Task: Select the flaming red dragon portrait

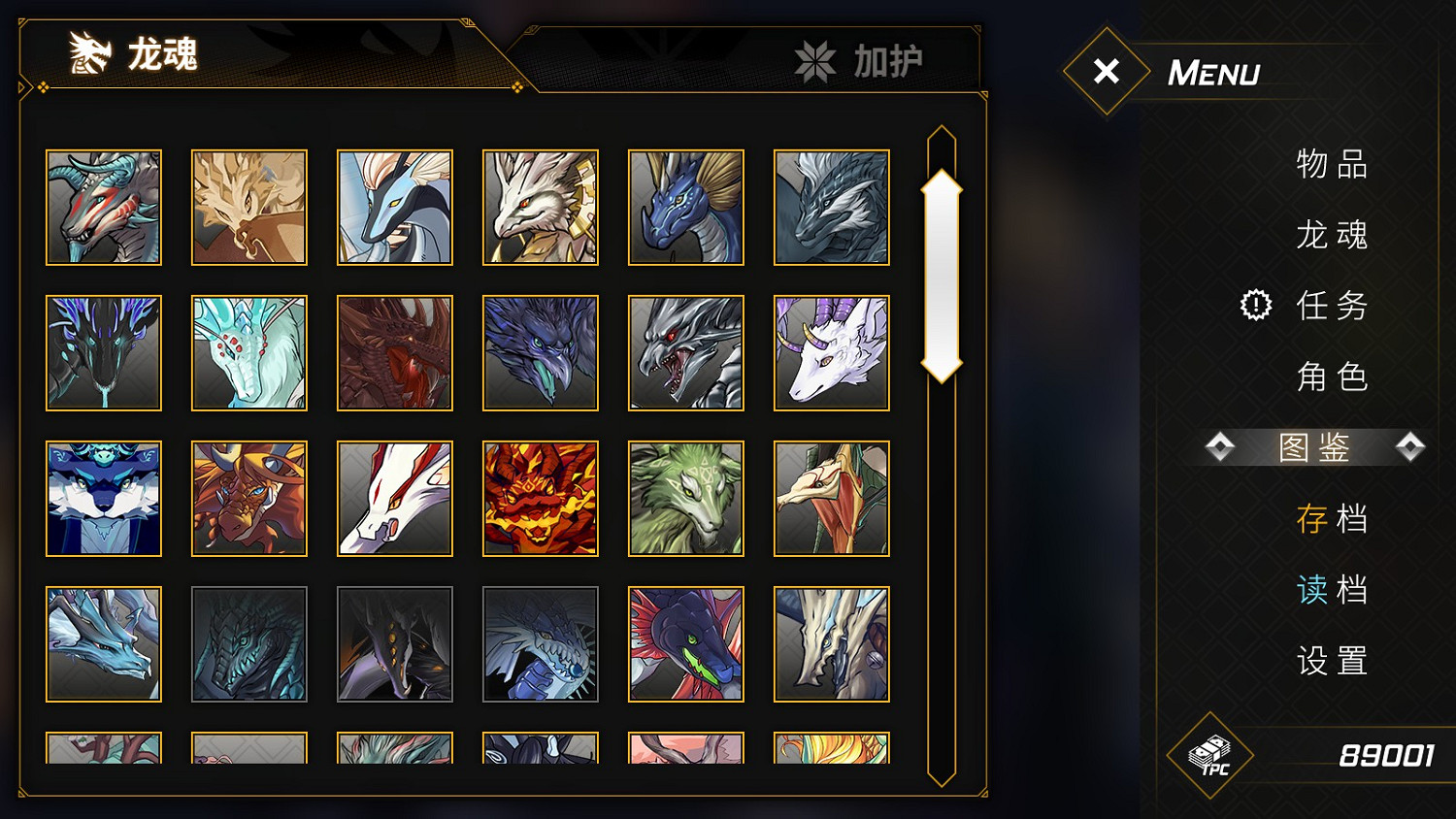Action: pos(540,499)
